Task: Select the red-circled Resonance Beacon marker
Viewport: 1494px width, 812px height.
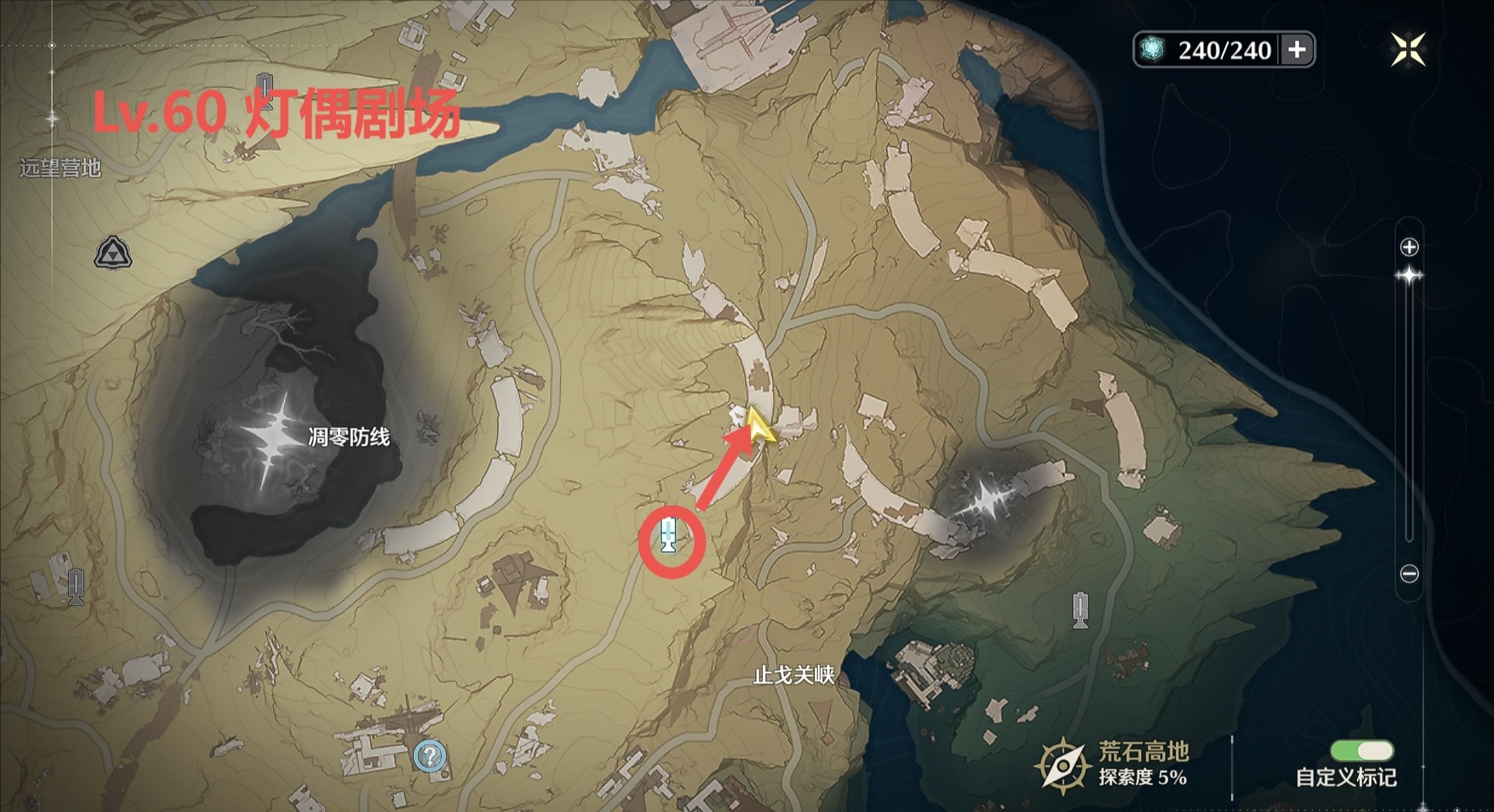Action: pos(668,536)
